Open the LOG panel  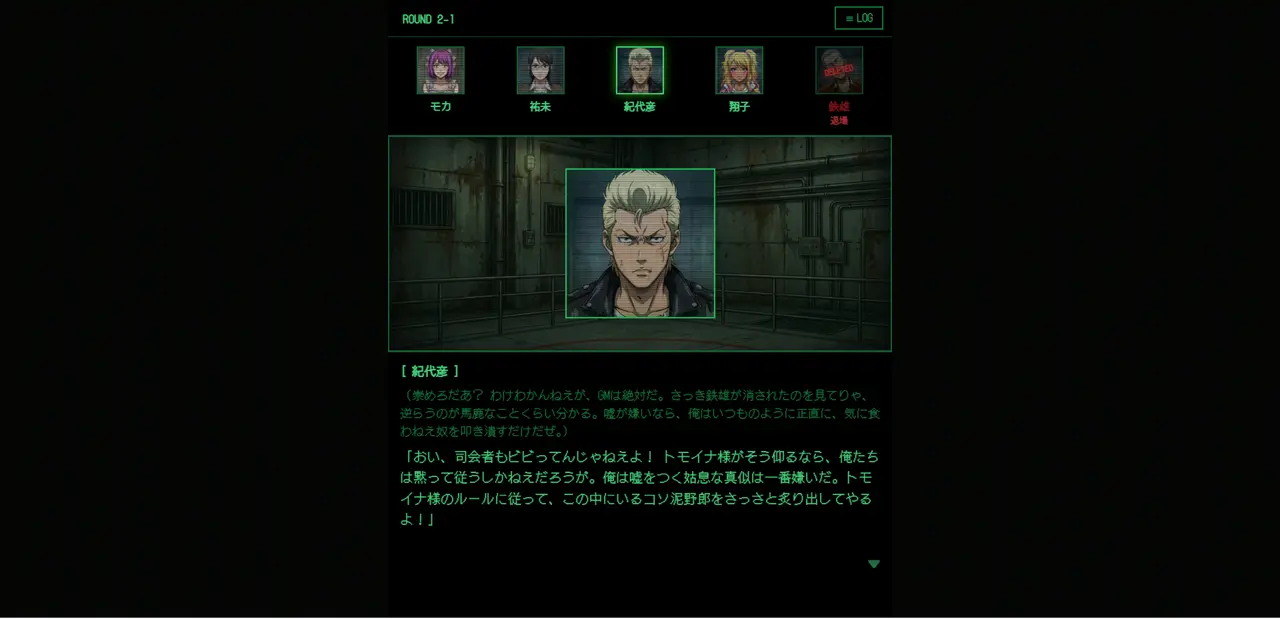[x=858, y=18]
